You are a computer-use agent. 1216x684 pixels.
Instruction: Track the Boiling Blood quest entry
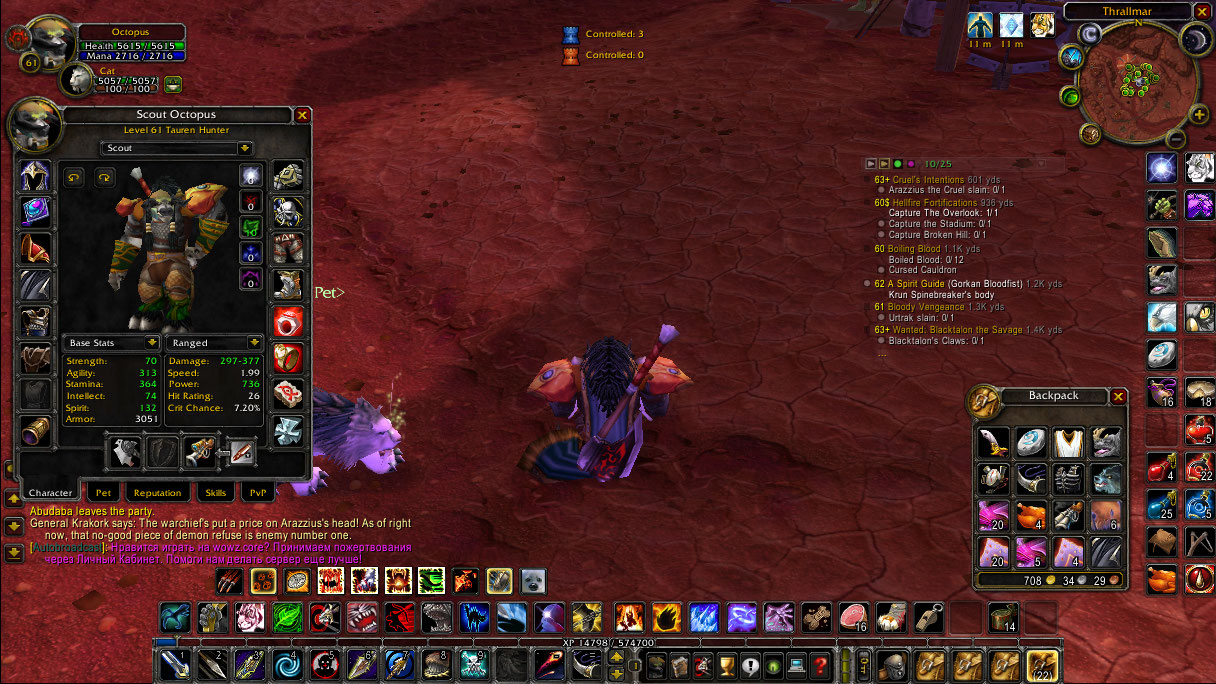913,249
